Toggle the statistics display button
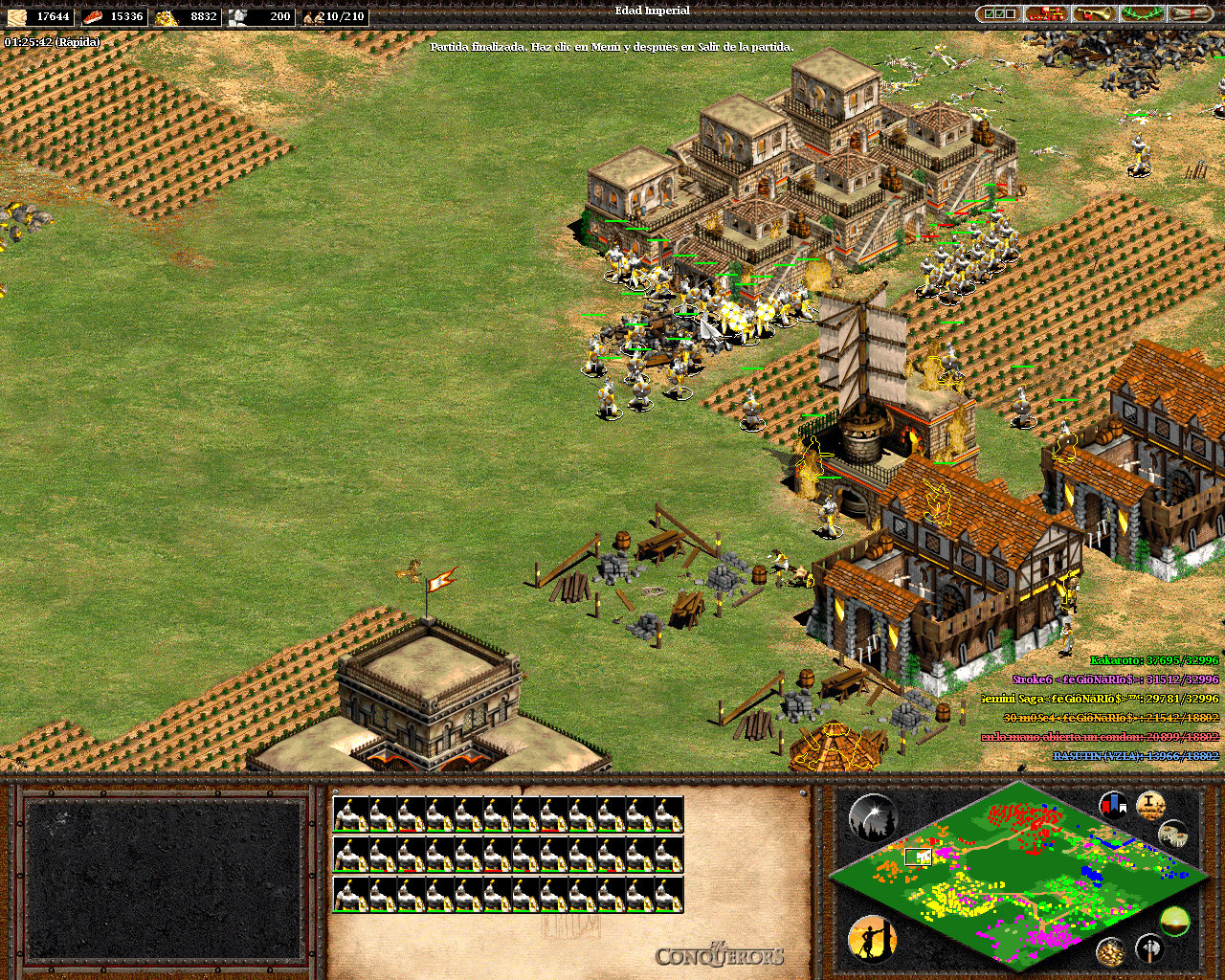This screenshot has height=980, width=1225. tap(1150, 805)
